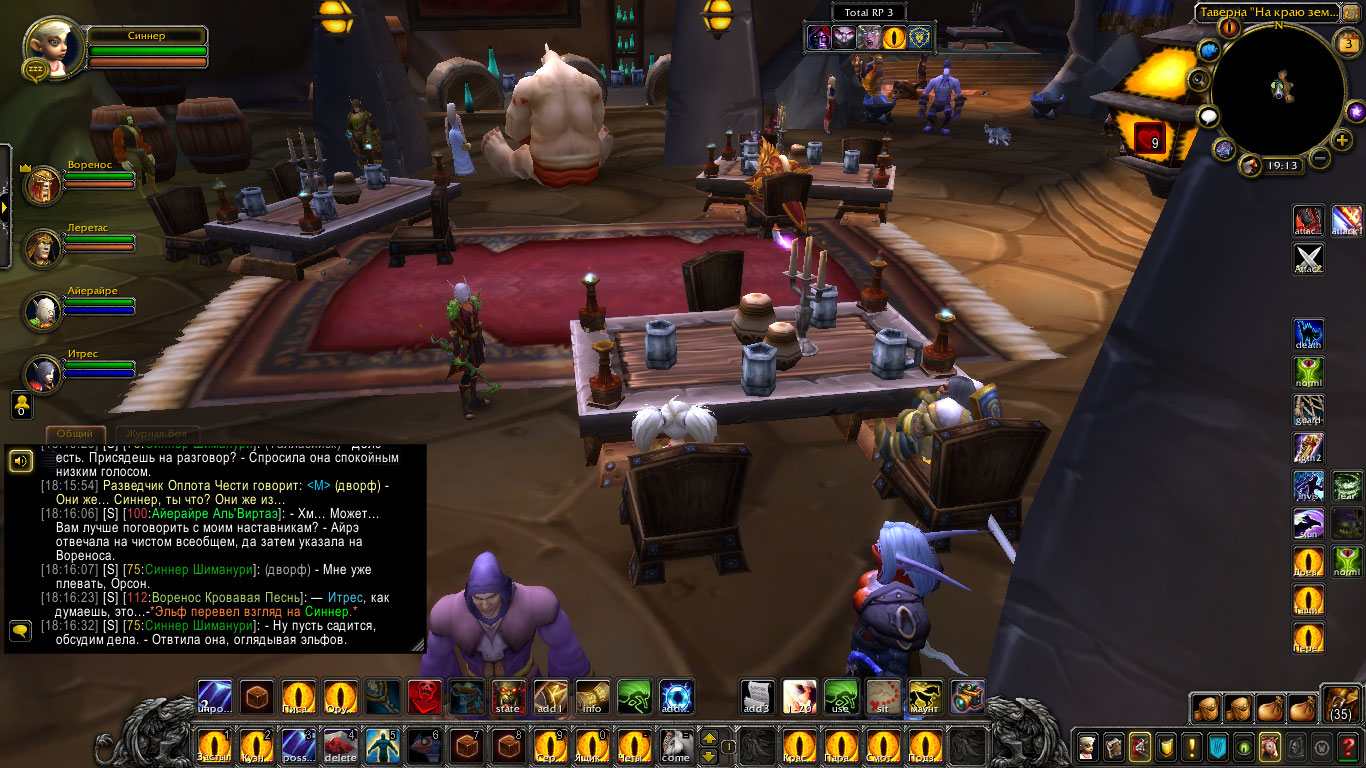The height and width of the screenshot is (768, 1366).
Task: Zoom in the minimap with the plus button
Action: (1342, 140)
